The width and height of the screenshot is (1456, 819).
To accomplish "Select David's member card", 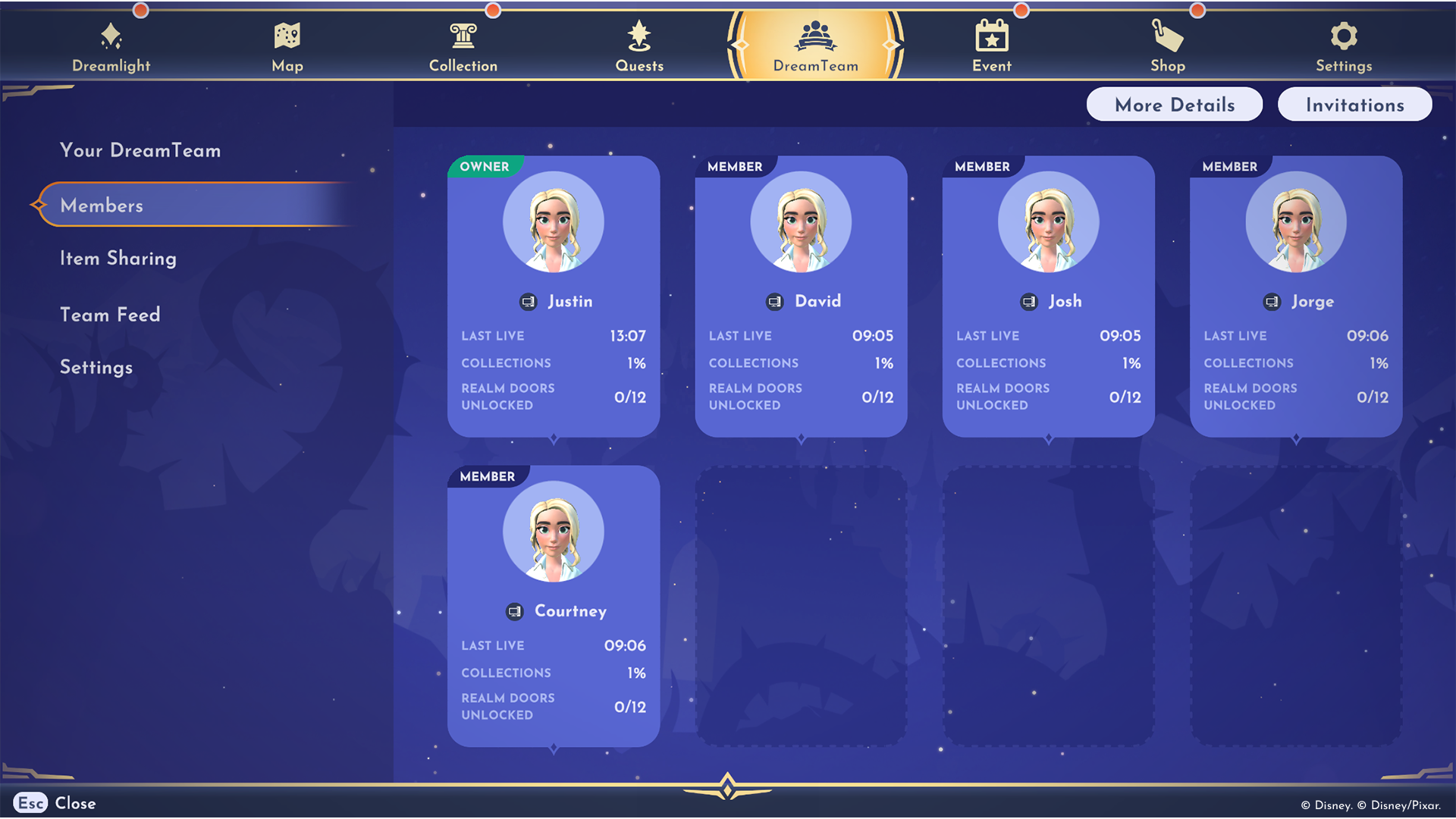I will point(801,296).
